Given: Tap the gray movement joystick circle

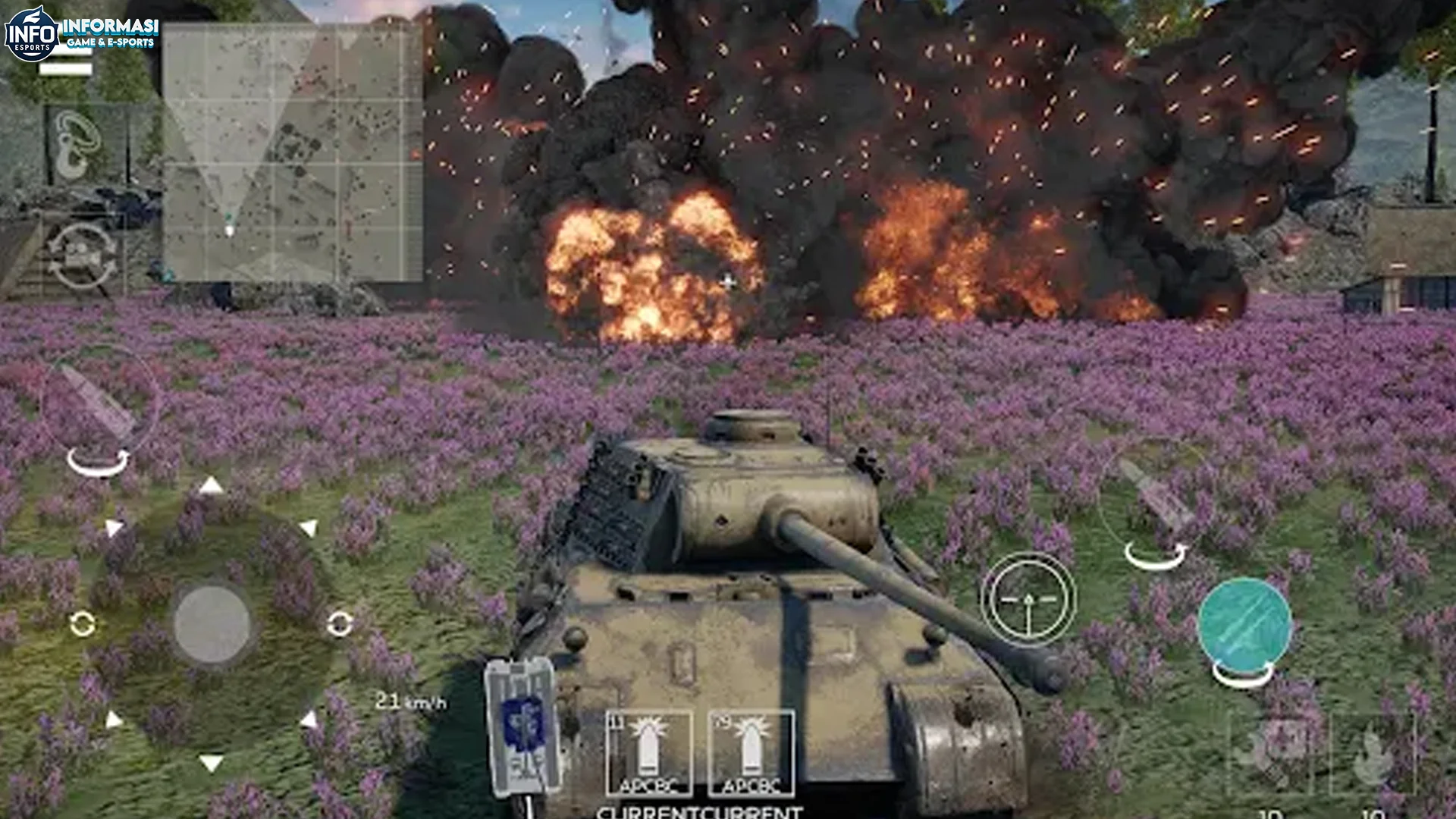Looking at the screenshot, I should (212, 626).
